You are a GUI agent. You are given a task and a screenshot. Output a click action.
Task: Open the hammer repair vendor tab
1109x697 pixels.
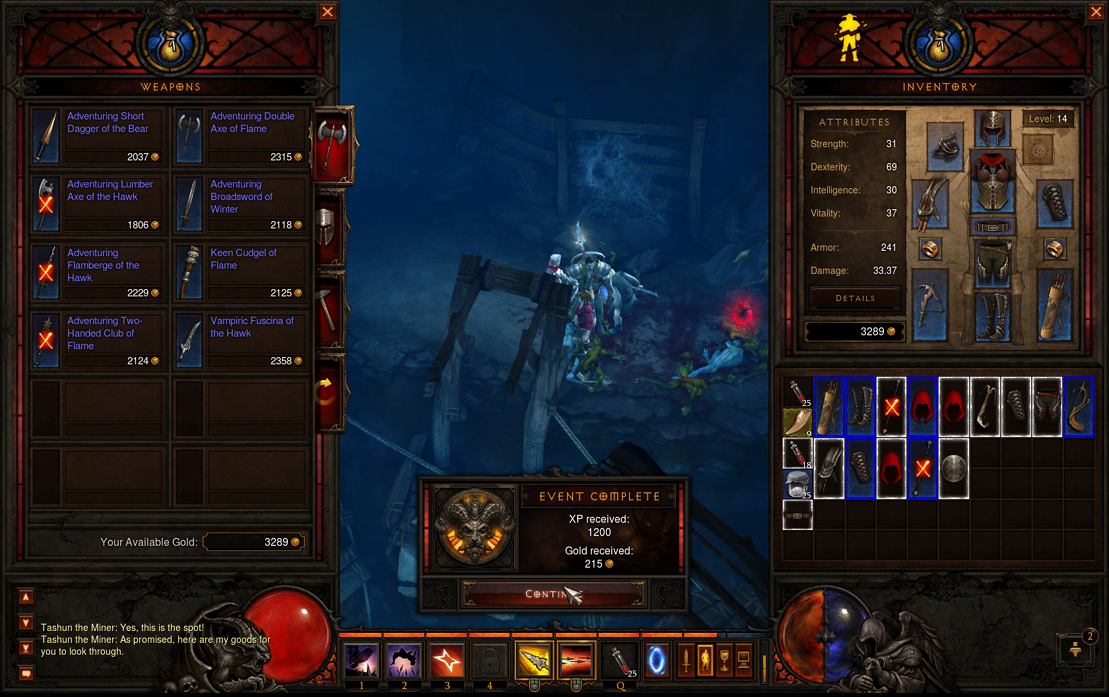tap(329, 308)
